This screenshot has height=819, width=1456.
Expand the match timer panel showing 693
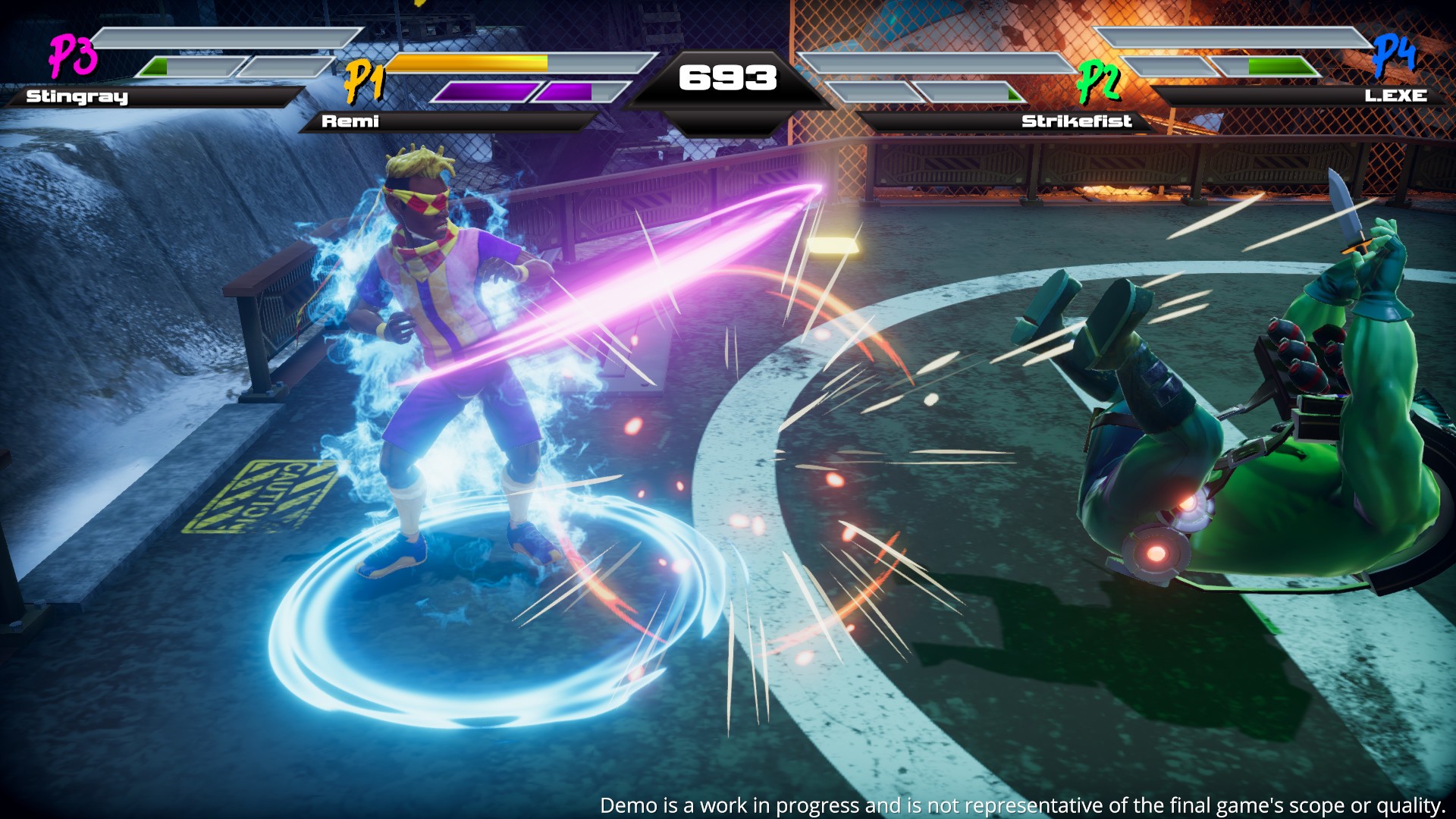pyautogui.click(x=726, y=76)
